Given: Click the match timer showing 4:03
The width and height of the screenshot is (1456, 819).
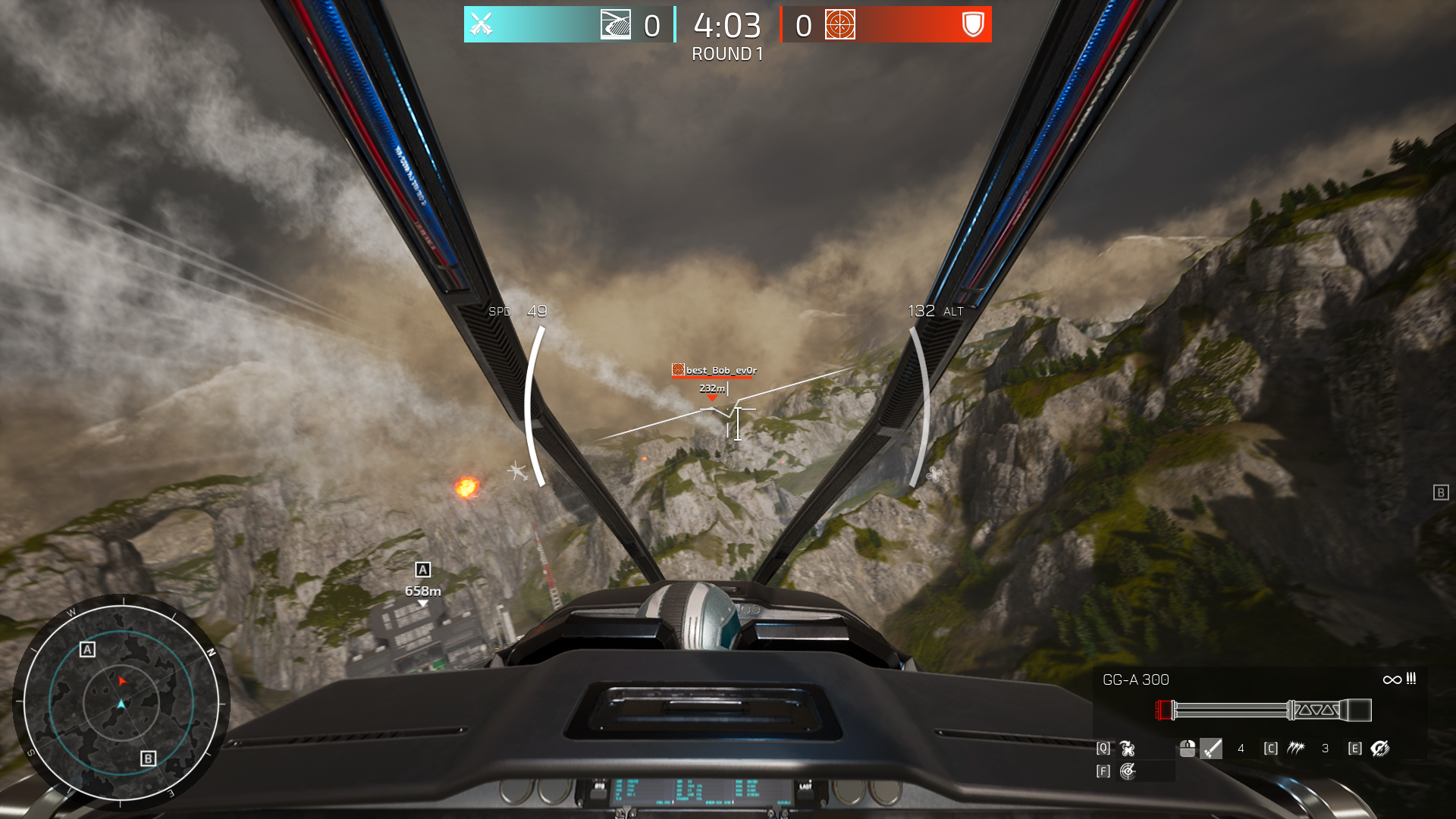Looking at the screenshot, I should click(x=725, y=25).
